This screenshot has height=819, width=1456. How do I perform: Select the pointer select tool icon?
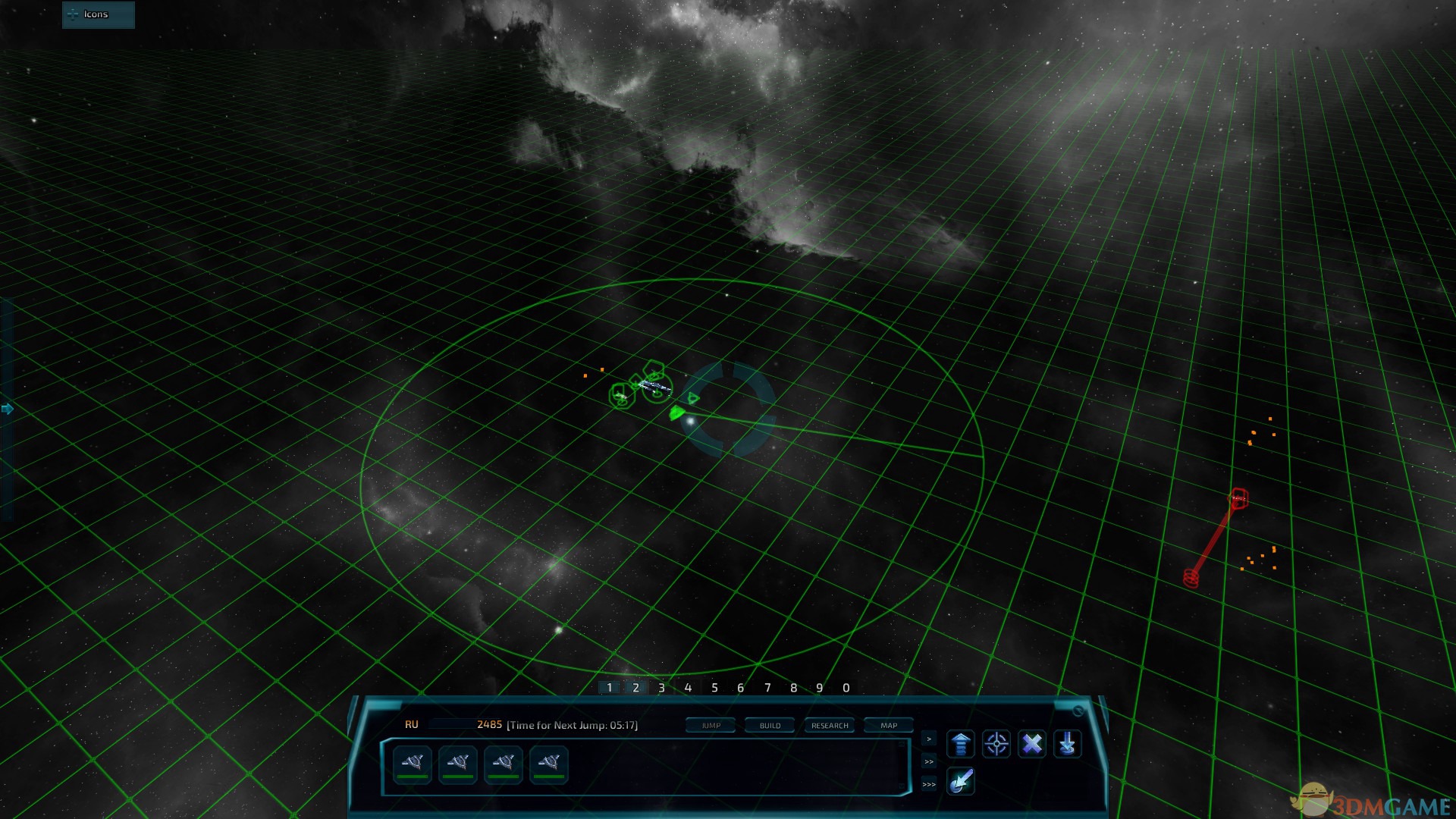[x=961, y=782]
